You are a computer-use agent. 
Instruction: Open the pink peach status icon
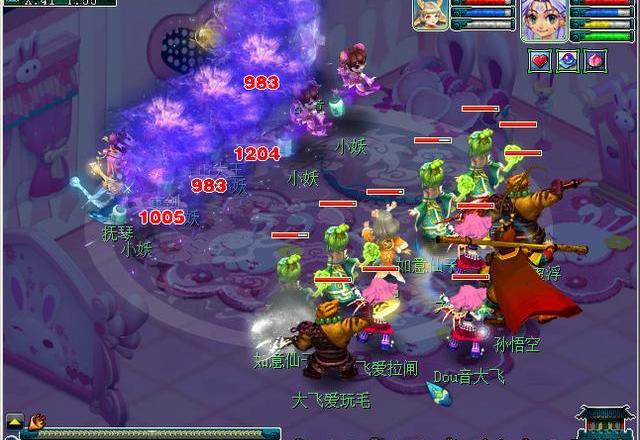click(x=594, y=61)
